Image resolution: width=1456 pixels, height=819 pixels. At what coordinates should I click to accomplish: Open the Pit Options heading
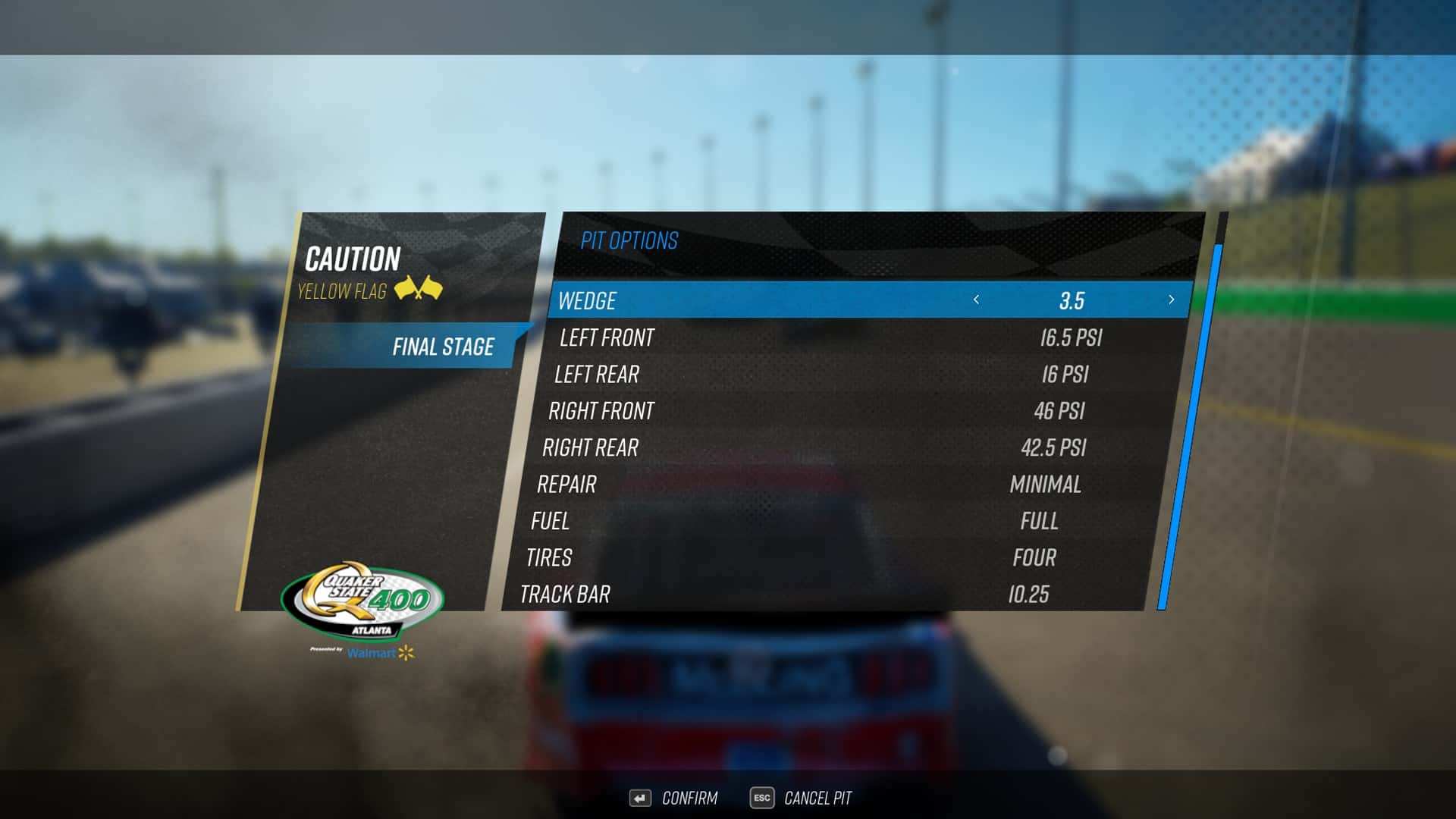pyautogui.click(x=632, y=241)
